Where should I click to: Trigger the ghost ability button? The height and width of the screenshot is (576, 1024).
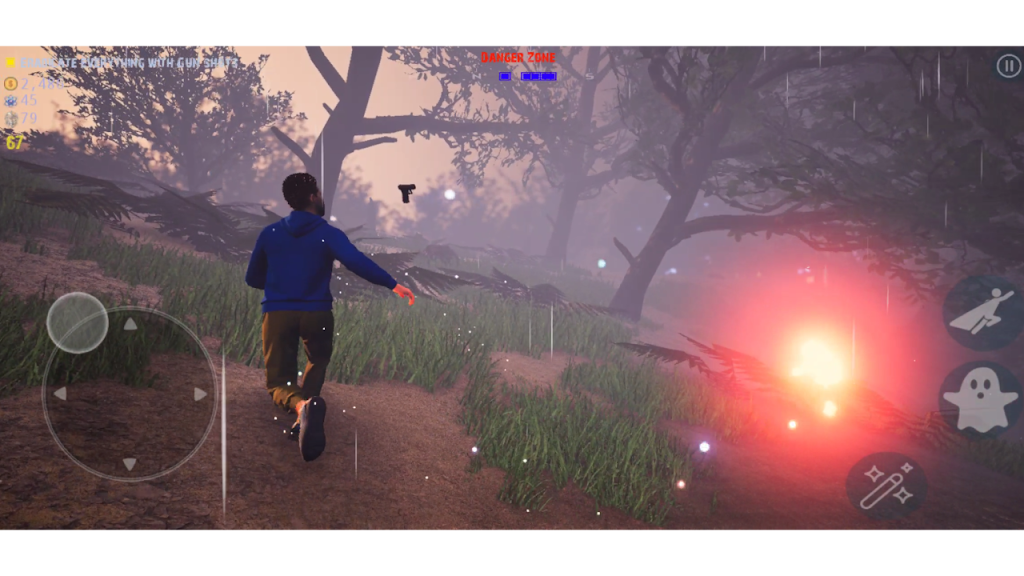(x=980, y=400)
